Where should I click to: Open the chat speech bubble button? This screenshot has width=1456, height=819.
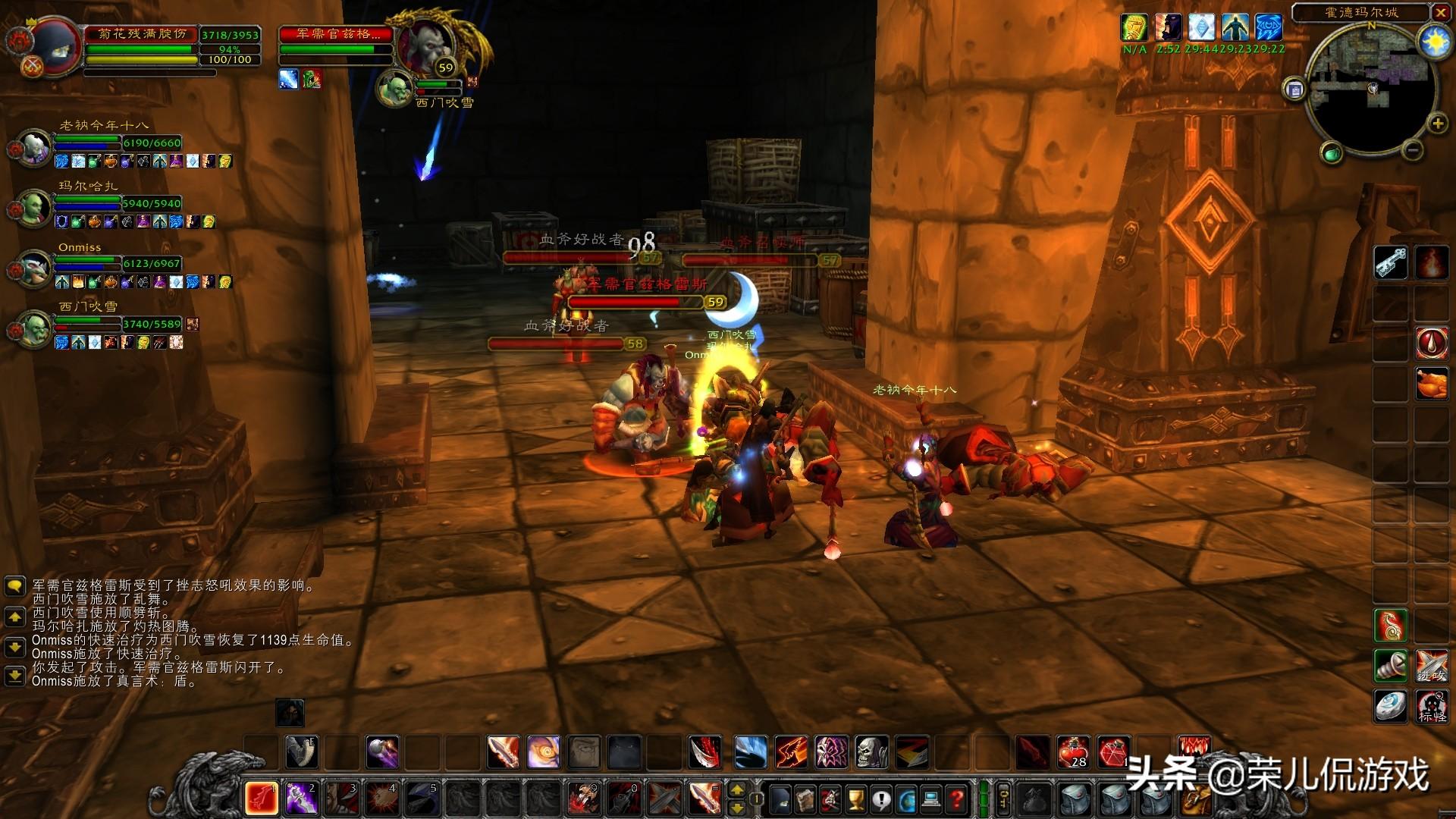[14, 586]
